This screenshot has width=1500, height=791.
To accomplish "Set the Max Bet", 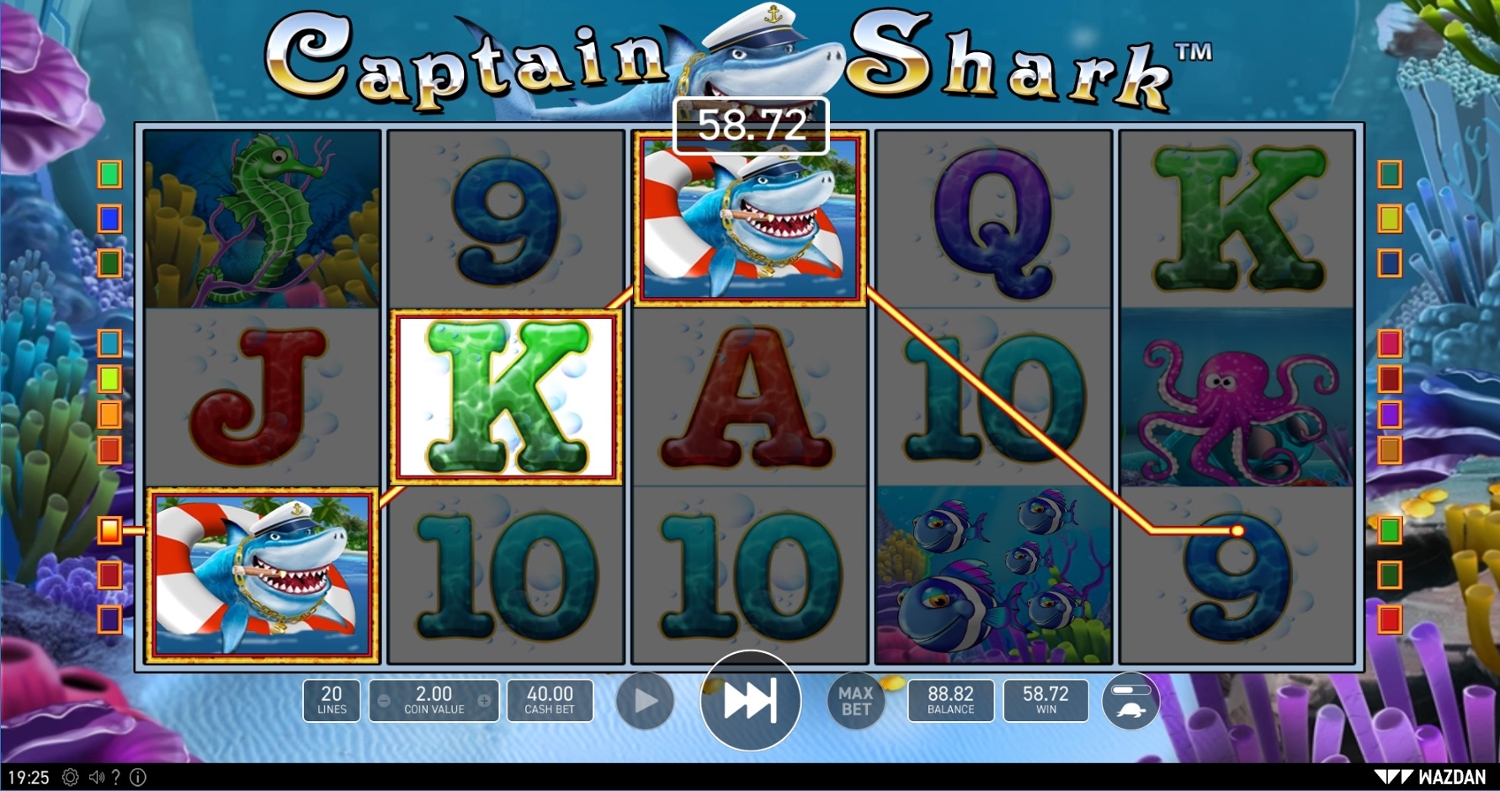I will [x=856, y=701].
